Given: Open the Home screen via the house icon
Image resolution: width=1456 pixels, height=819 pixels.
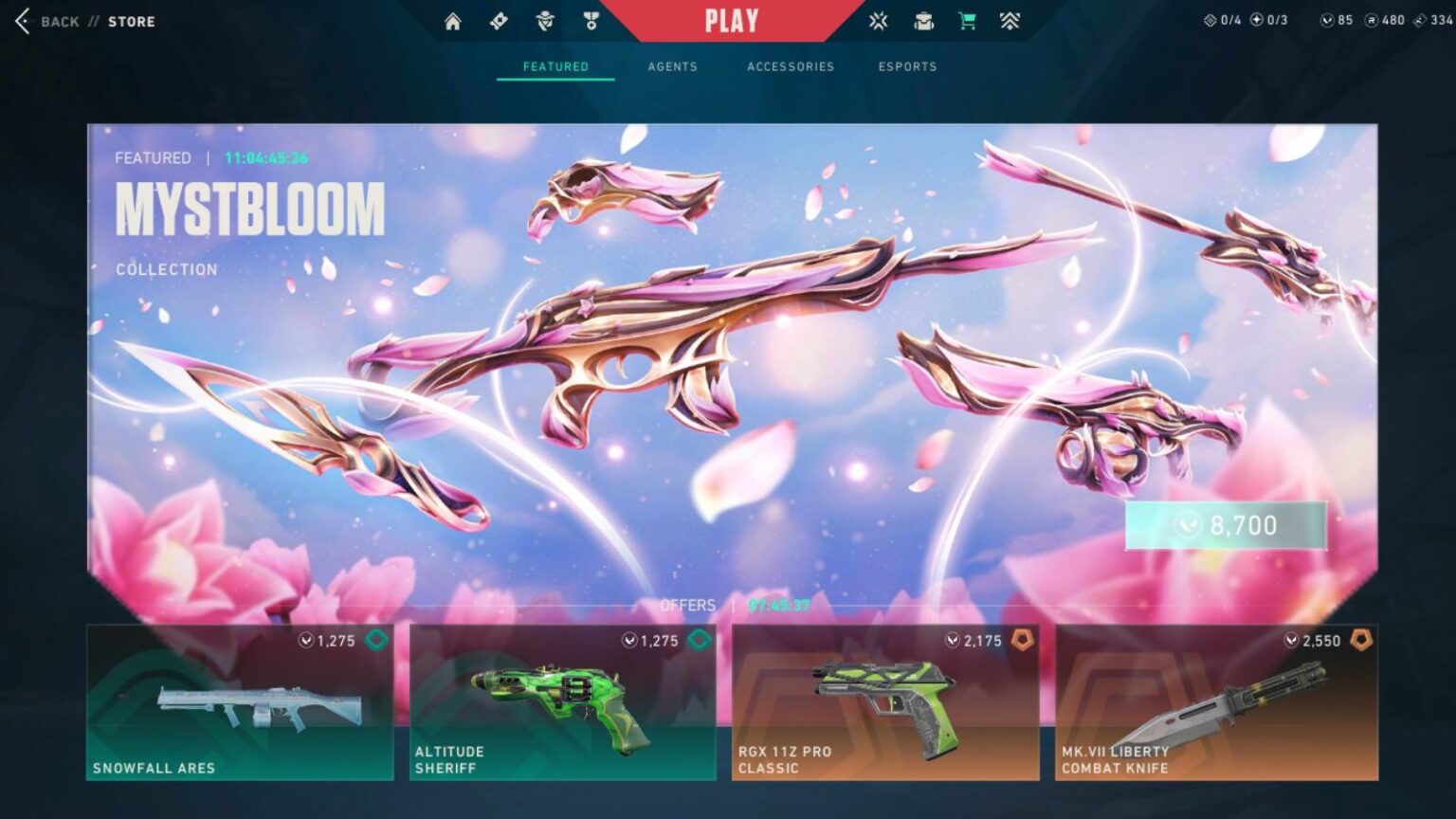Looking at the screenshot, I should coord(453,19).
